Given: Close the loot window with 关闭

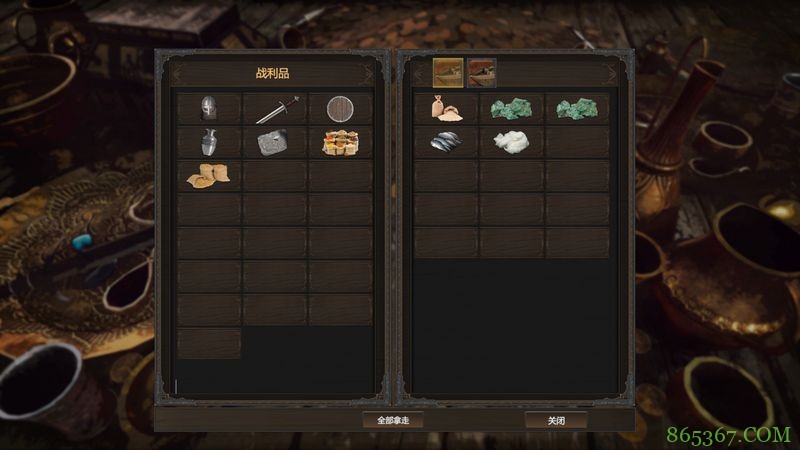Looking at the screenshot, I should point(556,420).
